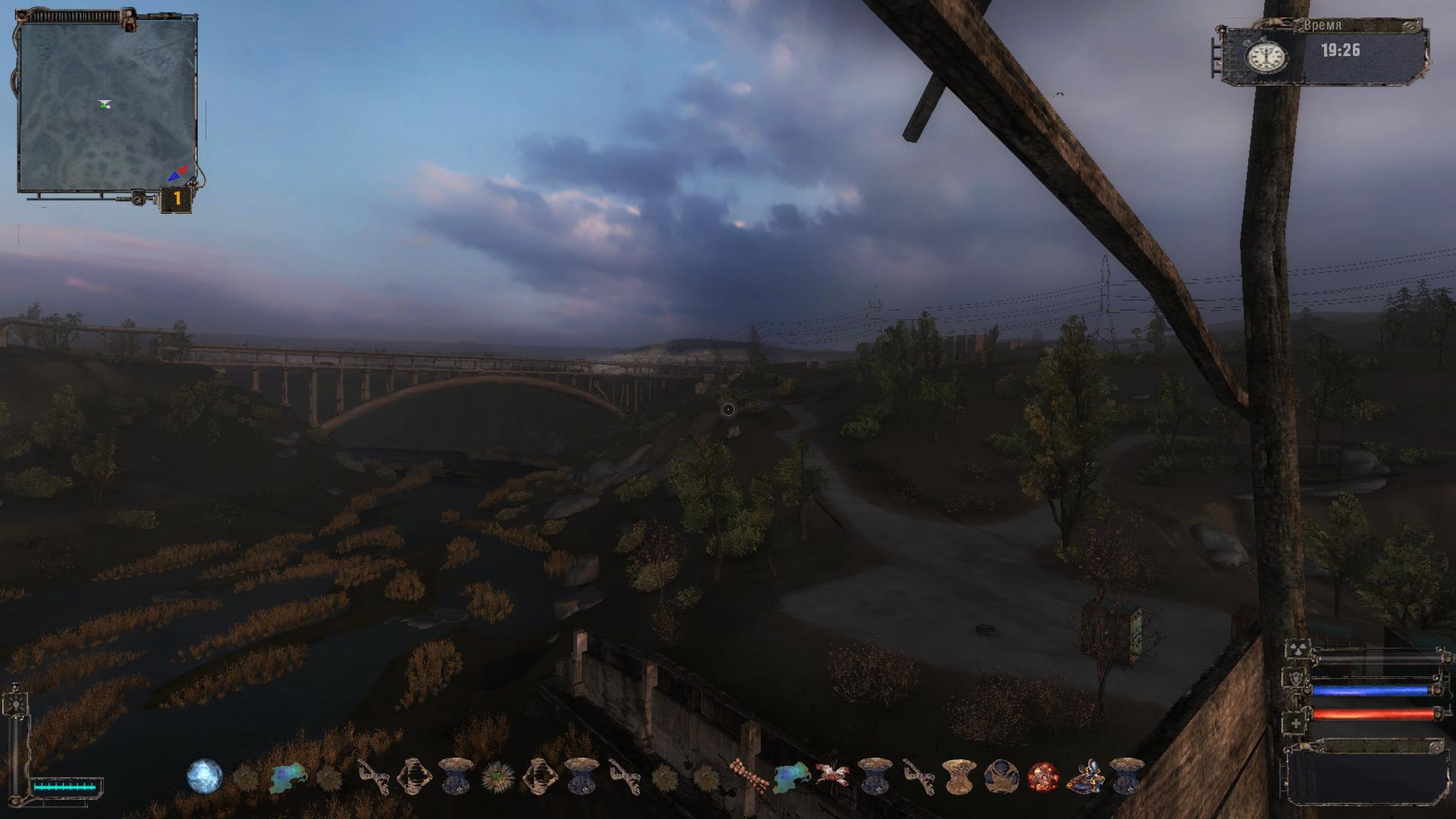The image size is (1456, 819).
Task: Pick the red and white crab-shaped artifact
Action: pos(832,775)
